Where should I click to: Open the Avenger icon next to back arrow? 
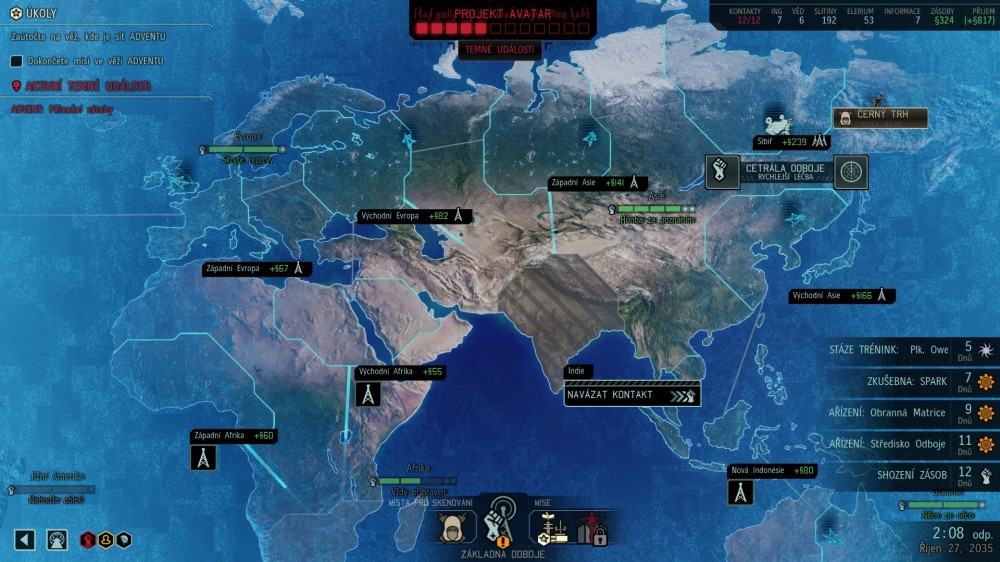pos(58,540)
